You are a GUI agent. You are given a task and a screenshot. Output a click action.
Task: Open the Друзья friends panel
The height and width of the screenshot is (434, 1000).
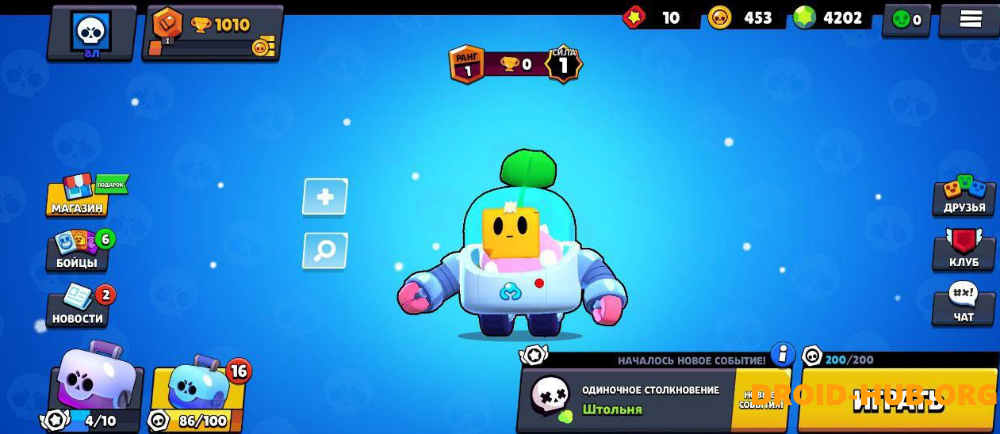[964, 195]
